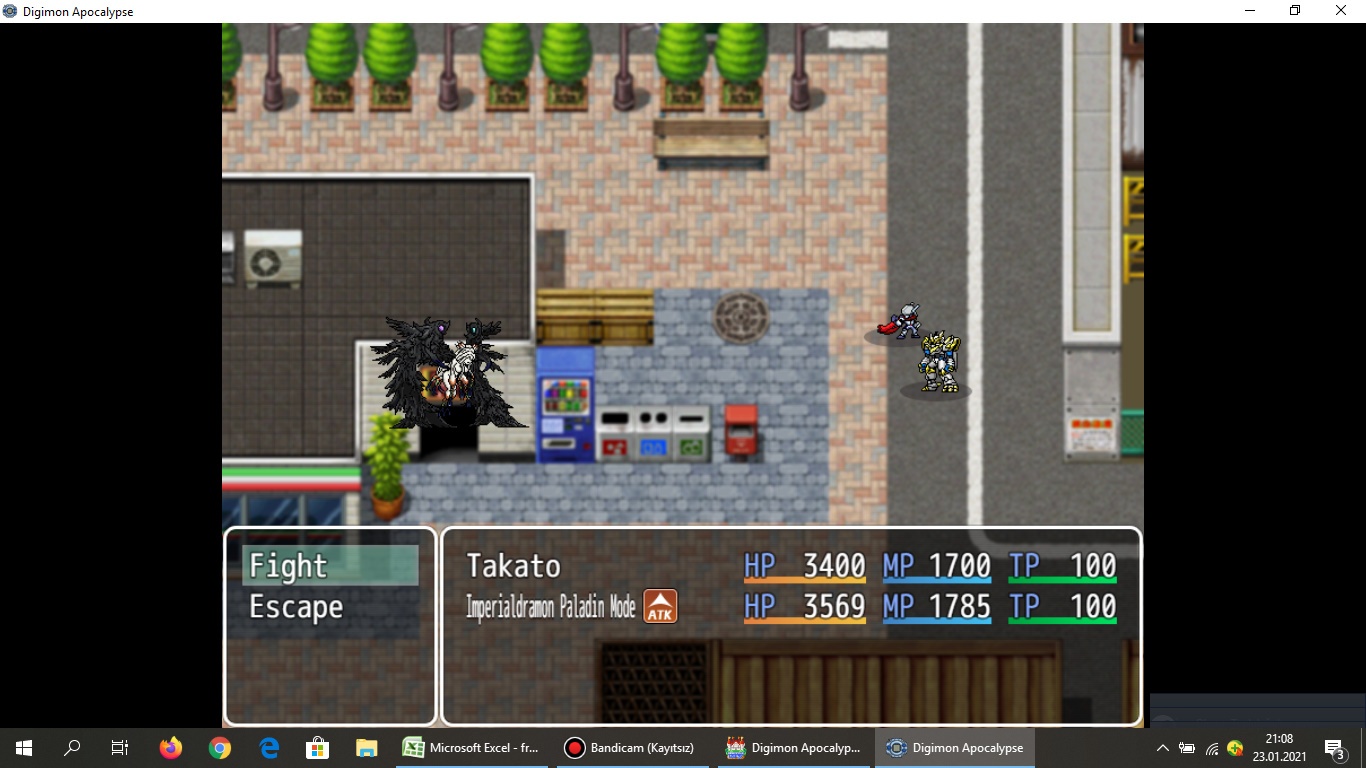The image size is (1366, 768).
Task: Open Task View from the taskbar
Action: click(119, 747)
